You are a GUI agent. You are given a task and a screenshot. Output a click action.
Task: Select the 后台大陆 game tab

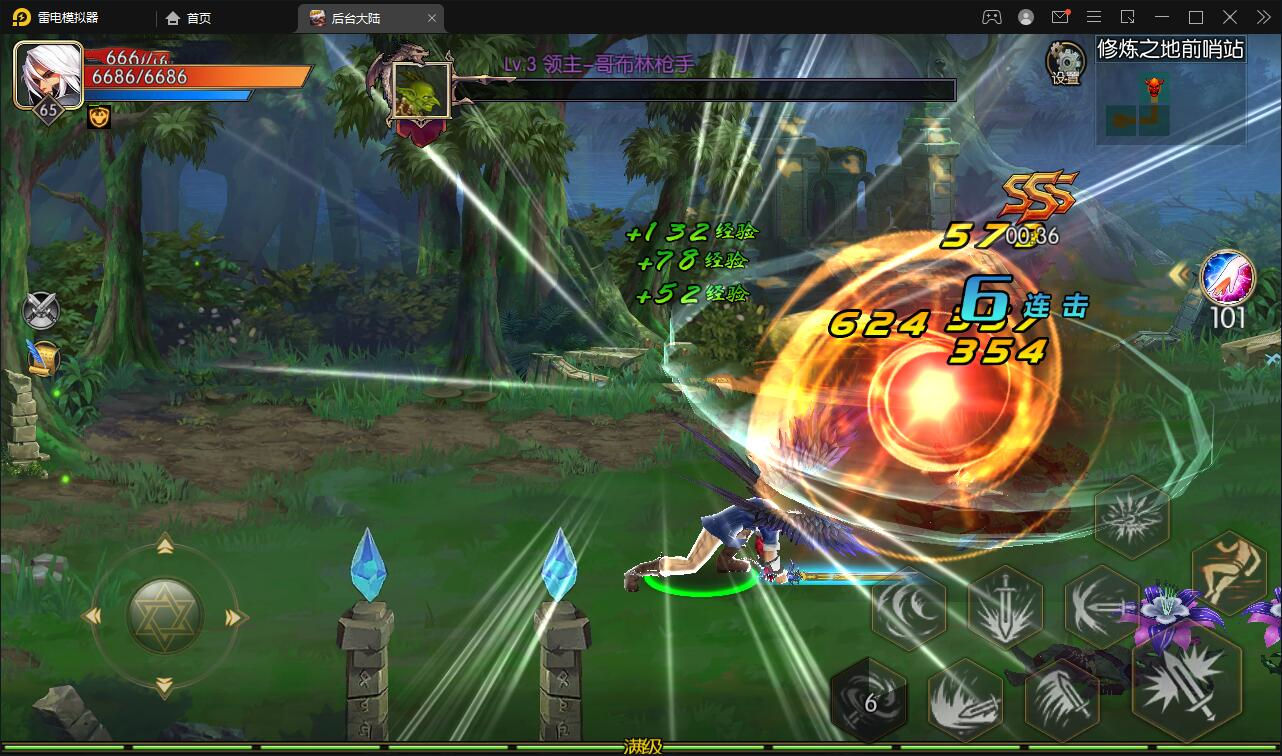[x=355, y=17]
